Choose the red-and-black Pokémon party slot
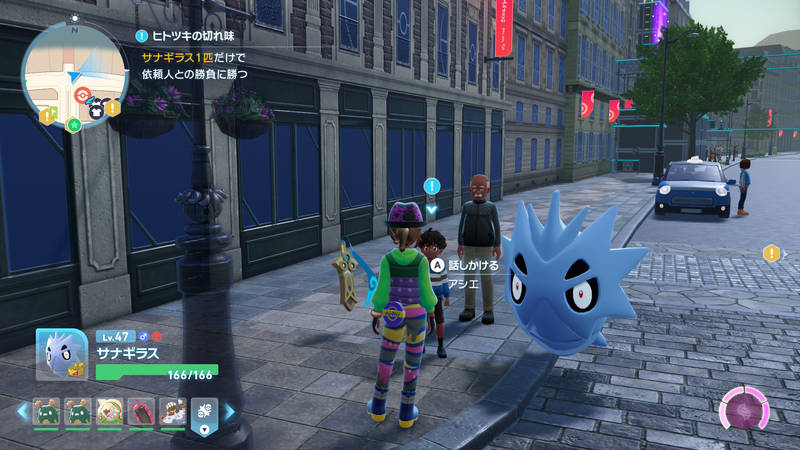The height and width of the screenshot is (450, 800). [x=139, y=411]
